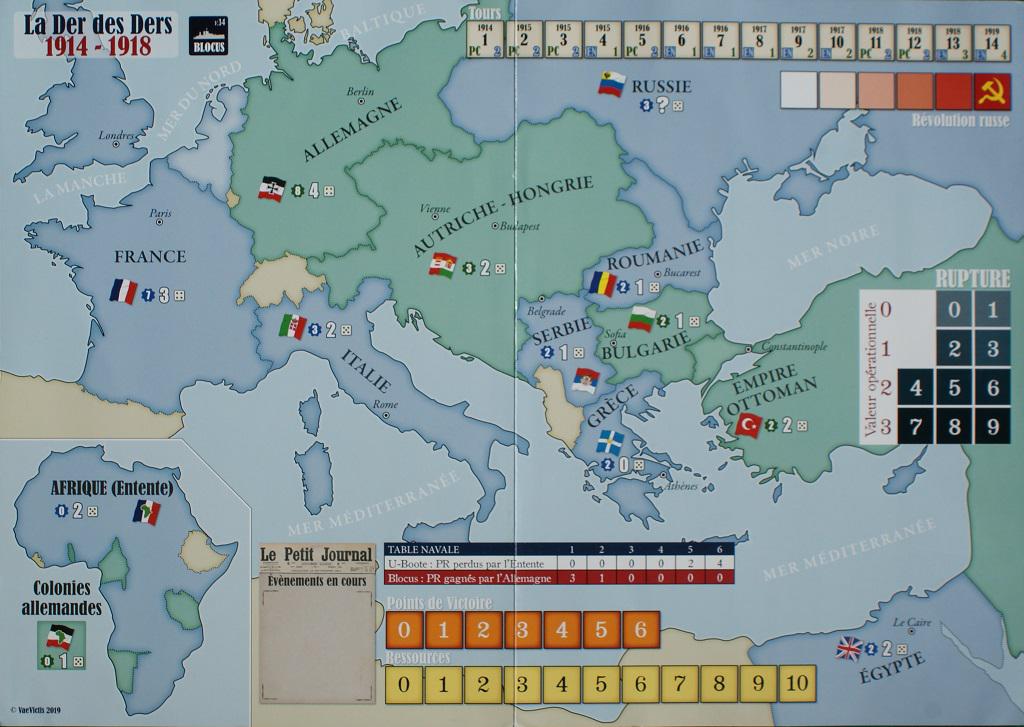The height and width of the screenshot is (727, 1024).
Task: Select cell 0 in the Rupture table
Action: [954, 310]
